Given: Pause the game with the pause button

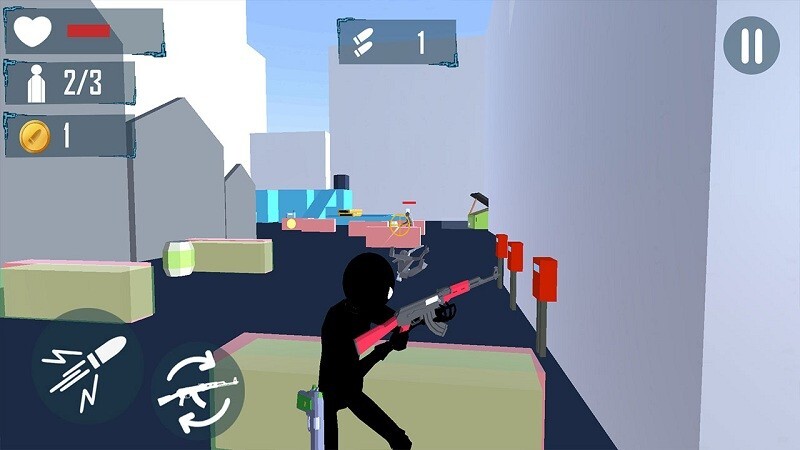Looking at the screenshot, I should tap(751, 45).
